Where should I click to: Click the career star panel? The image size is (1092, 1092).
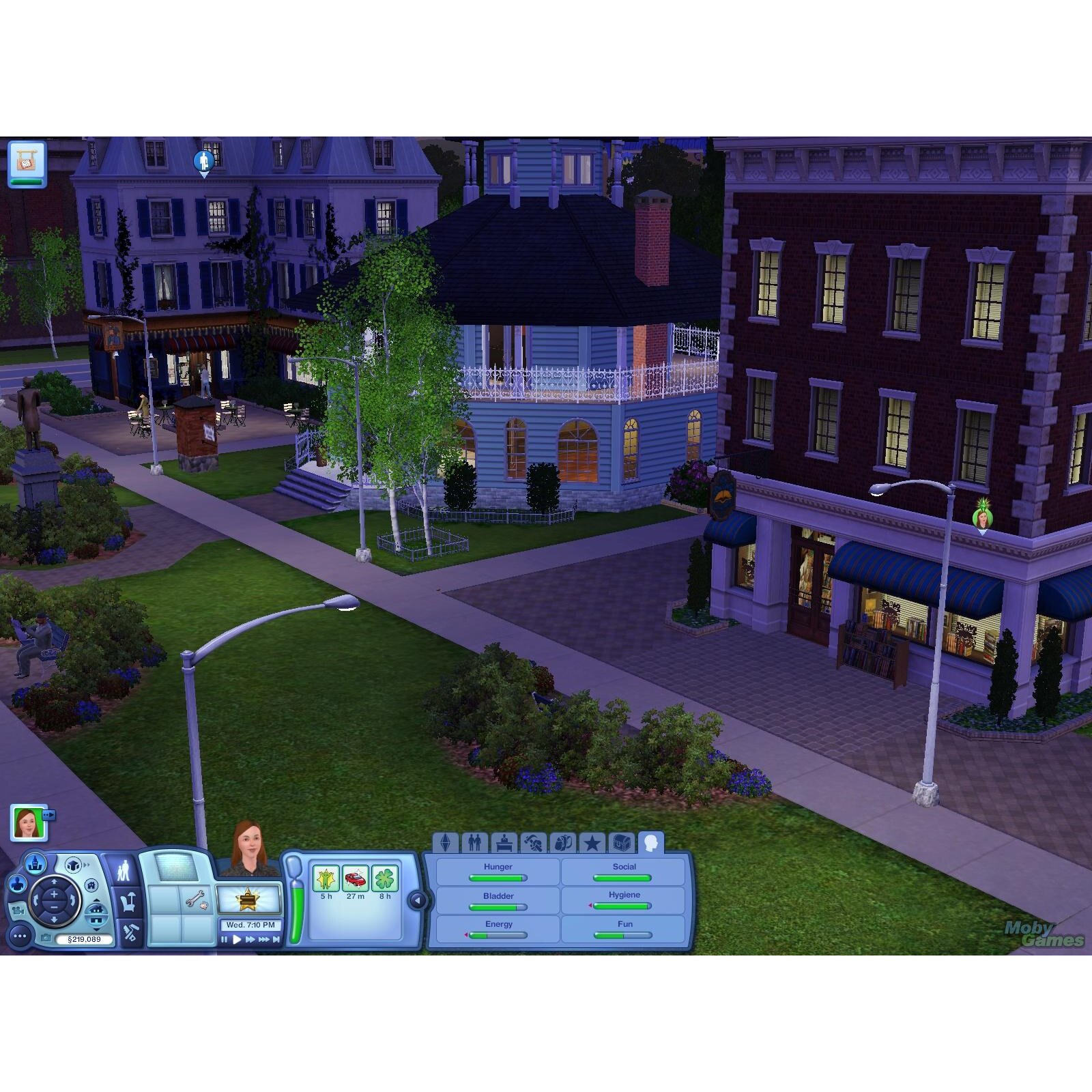pyautogui.click(x=248, y=899)
